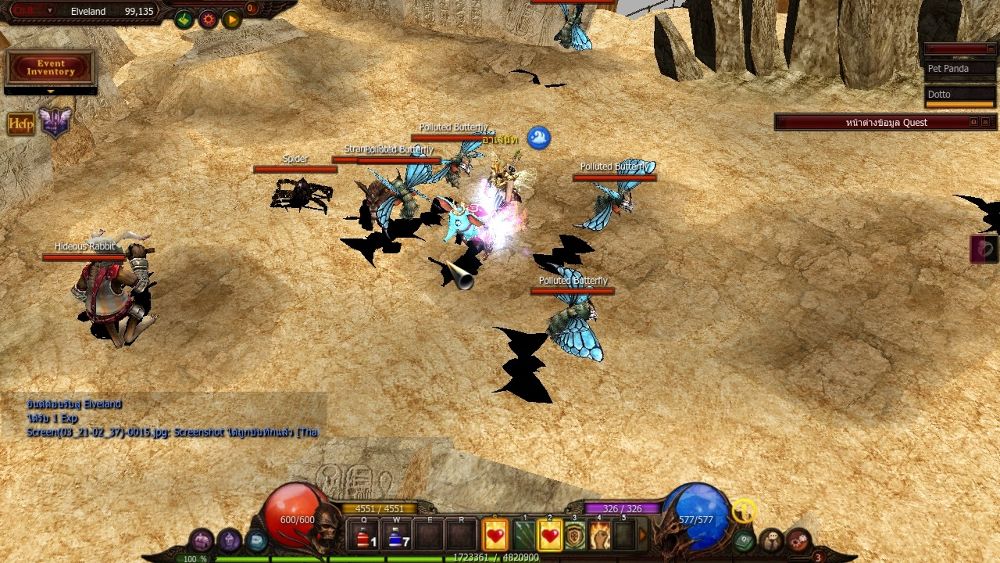
Task: Click the purple round menu button bottom-left
Action: tap(201, 540)
